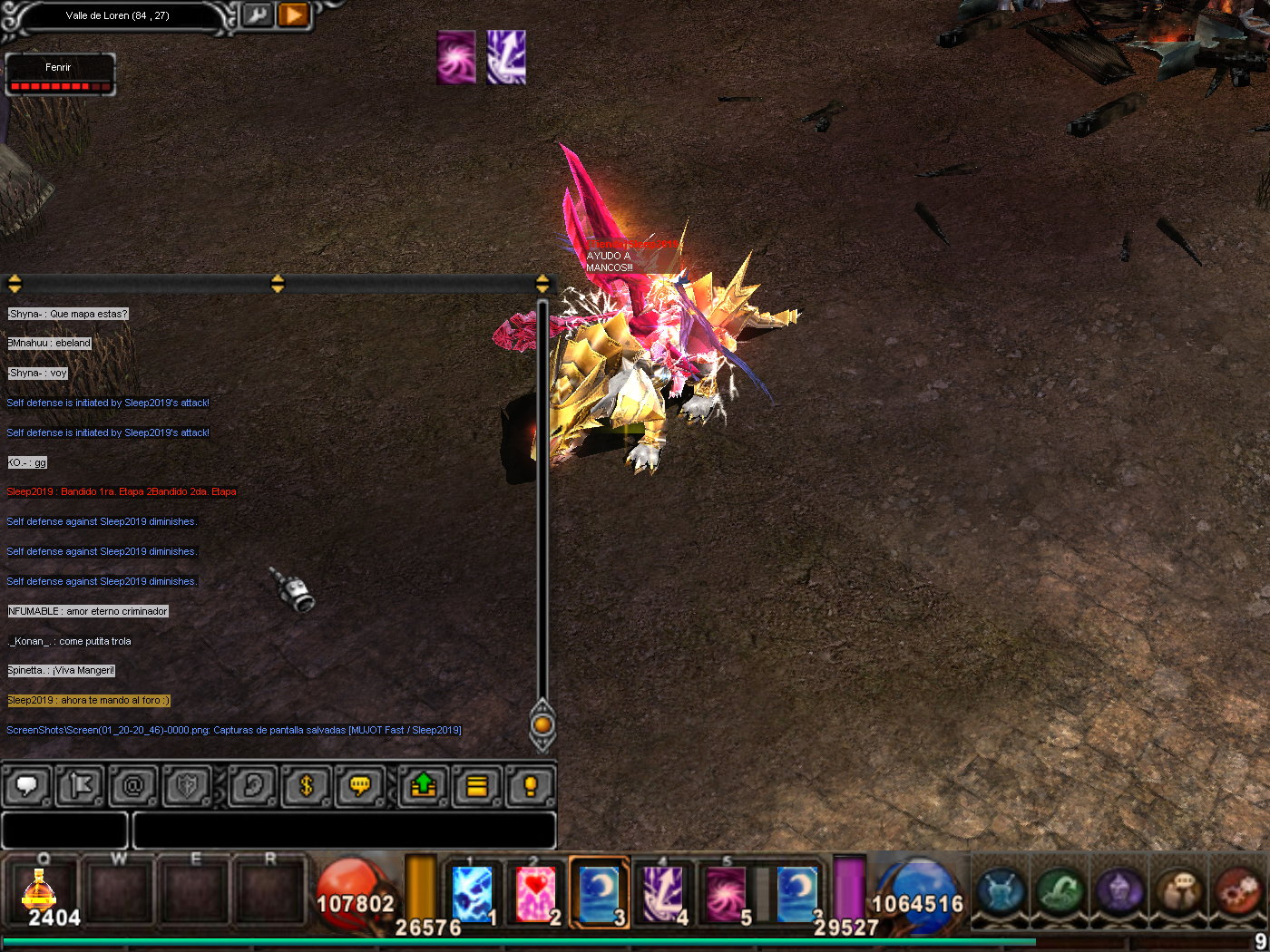Click the shield chat button

pyautogui.click(x=187, y=785)
